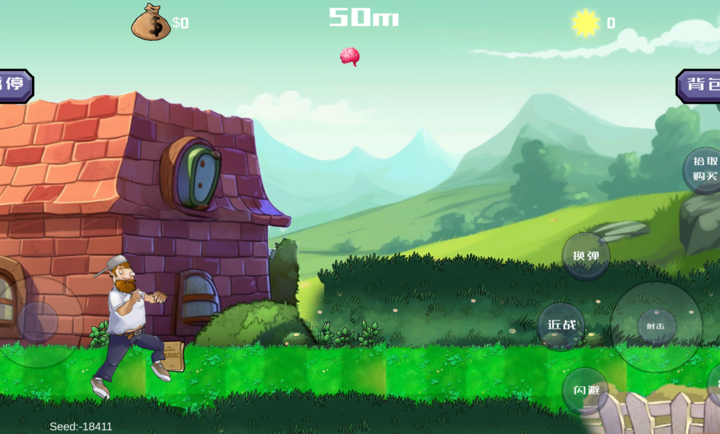Tap the pickup/buy (拾取购买) button
This screenshot has height=434, width=720.
click(x=704, y=169)
